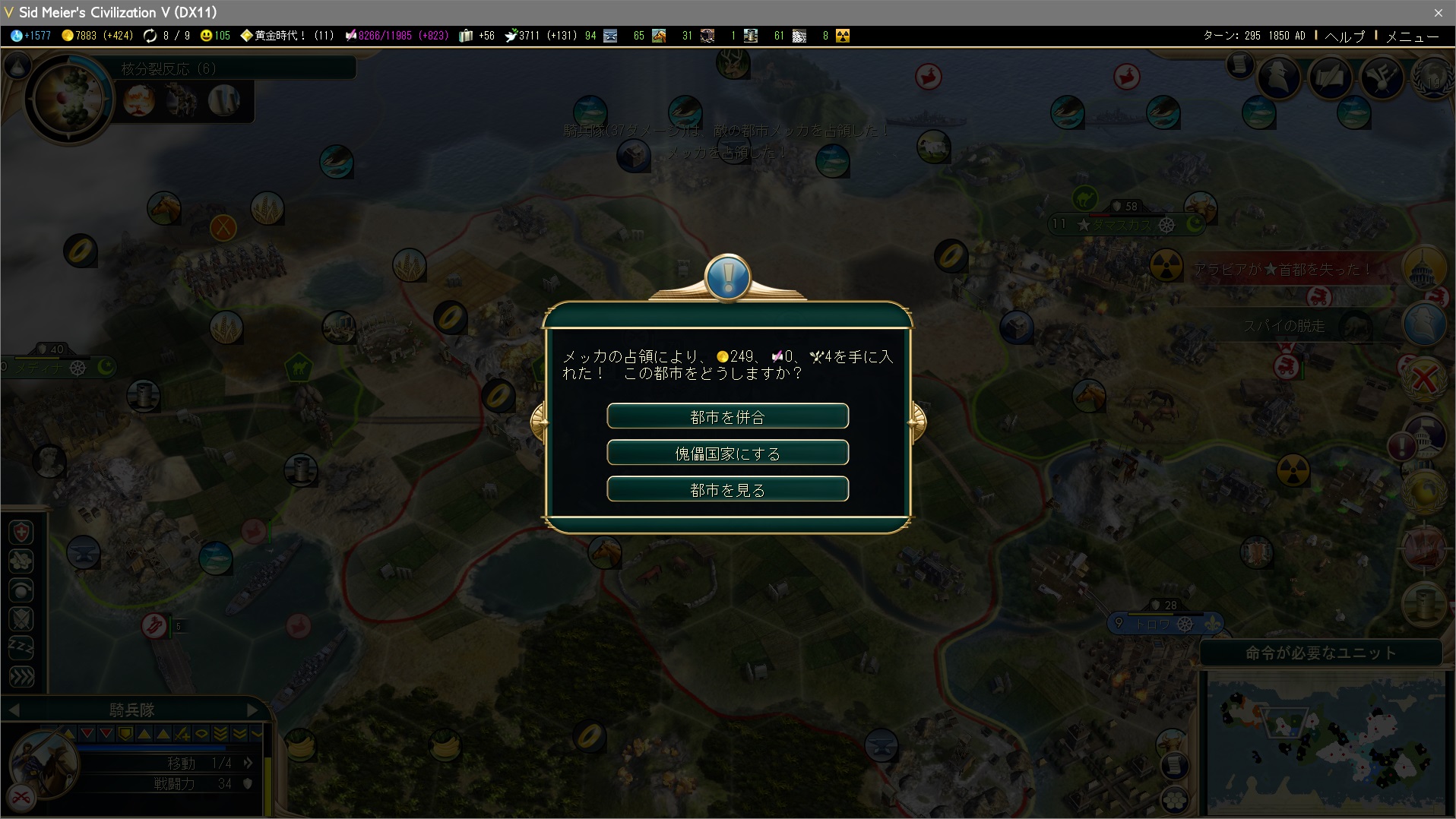Open the 命令が必要なユニット next-unit button
This screenshot has height=819, width=1456.
point(1321,653)
